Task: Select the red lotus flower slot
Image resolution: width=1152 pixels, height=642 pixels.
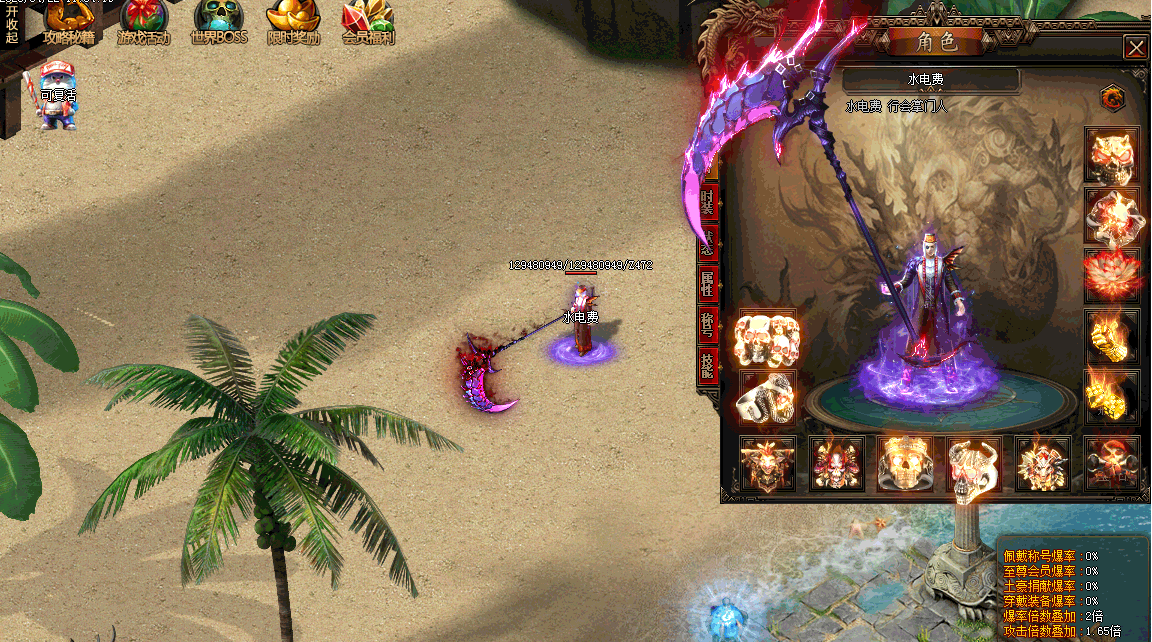Action: coord(1112,275)
